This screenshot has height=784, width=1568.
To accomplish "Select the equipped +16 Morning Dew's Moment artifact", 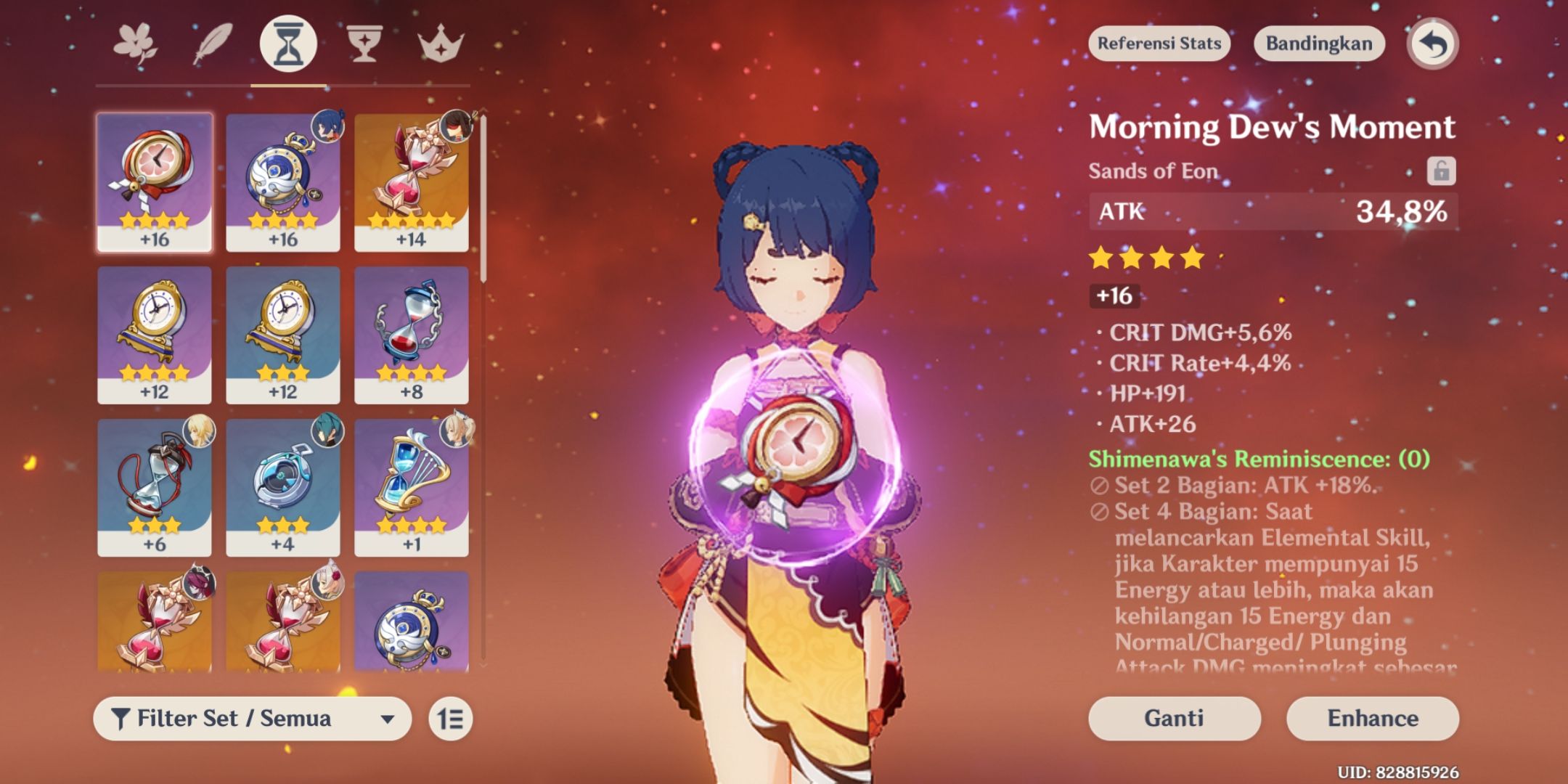I will [155, 181].
